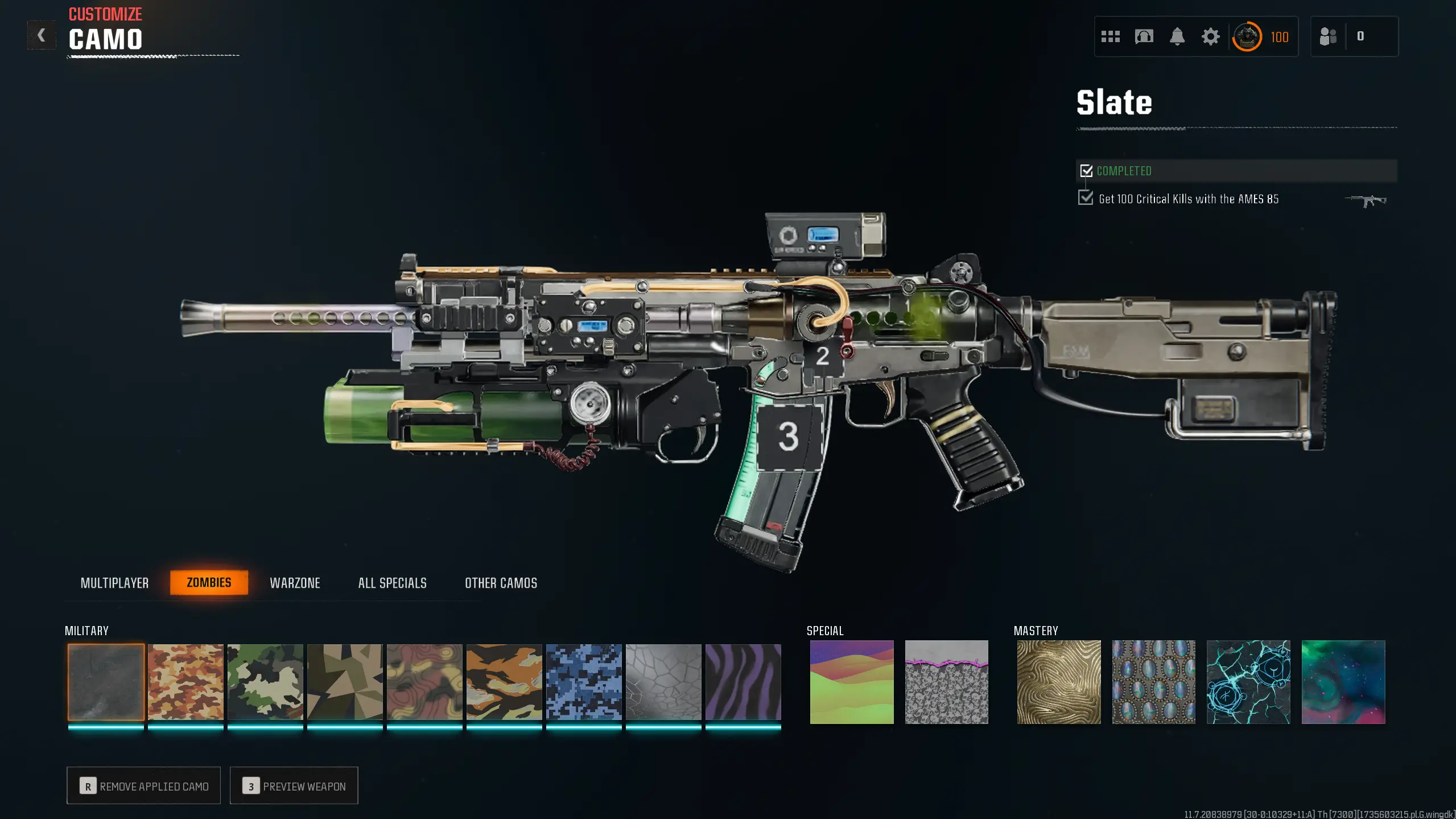Choose the orange desert camo swatch
The height and width of the screenshot is (819, 1456).
coord(185,682)
